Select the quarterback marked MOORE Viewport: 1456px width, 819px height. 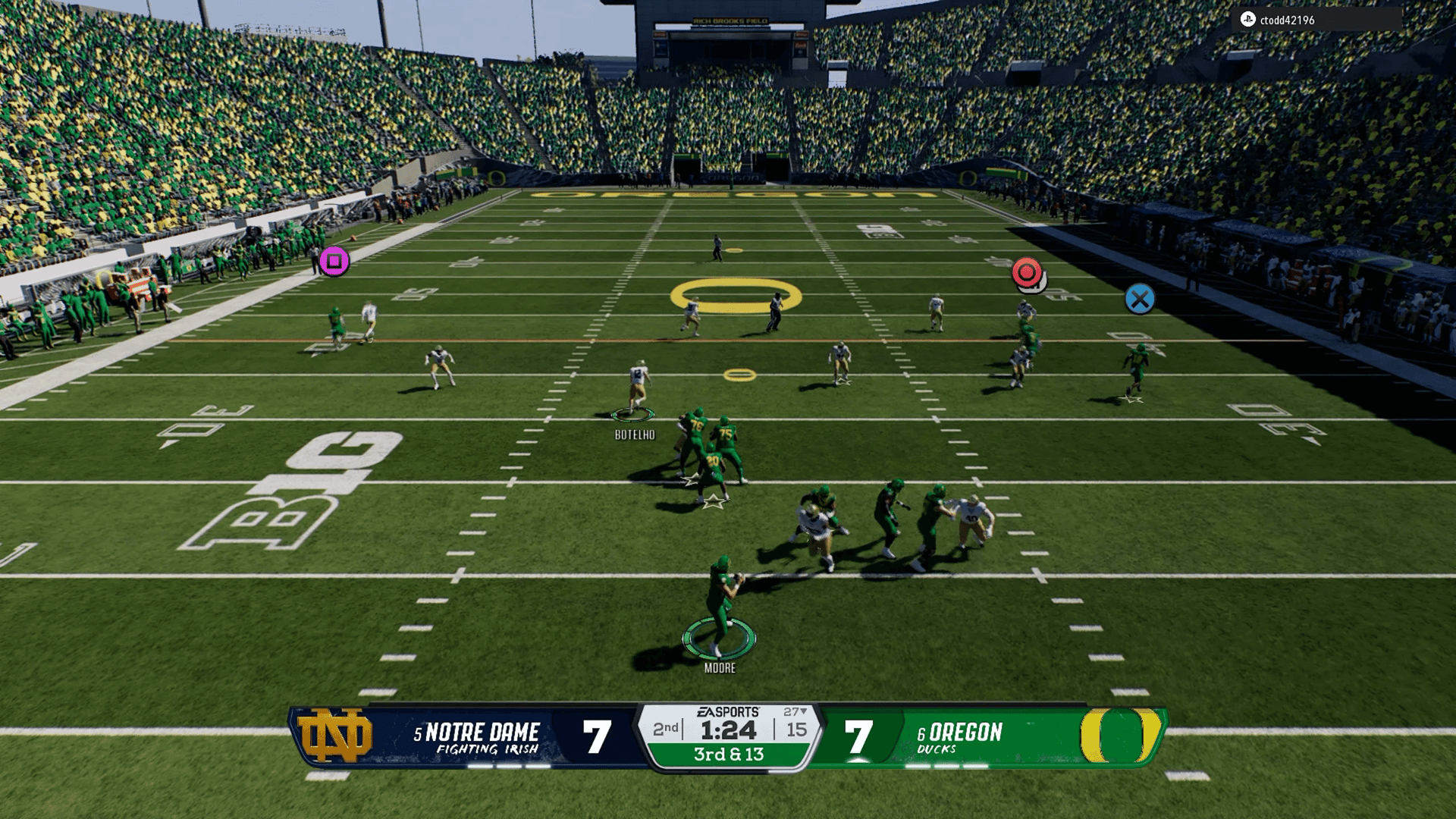point(720,607)
